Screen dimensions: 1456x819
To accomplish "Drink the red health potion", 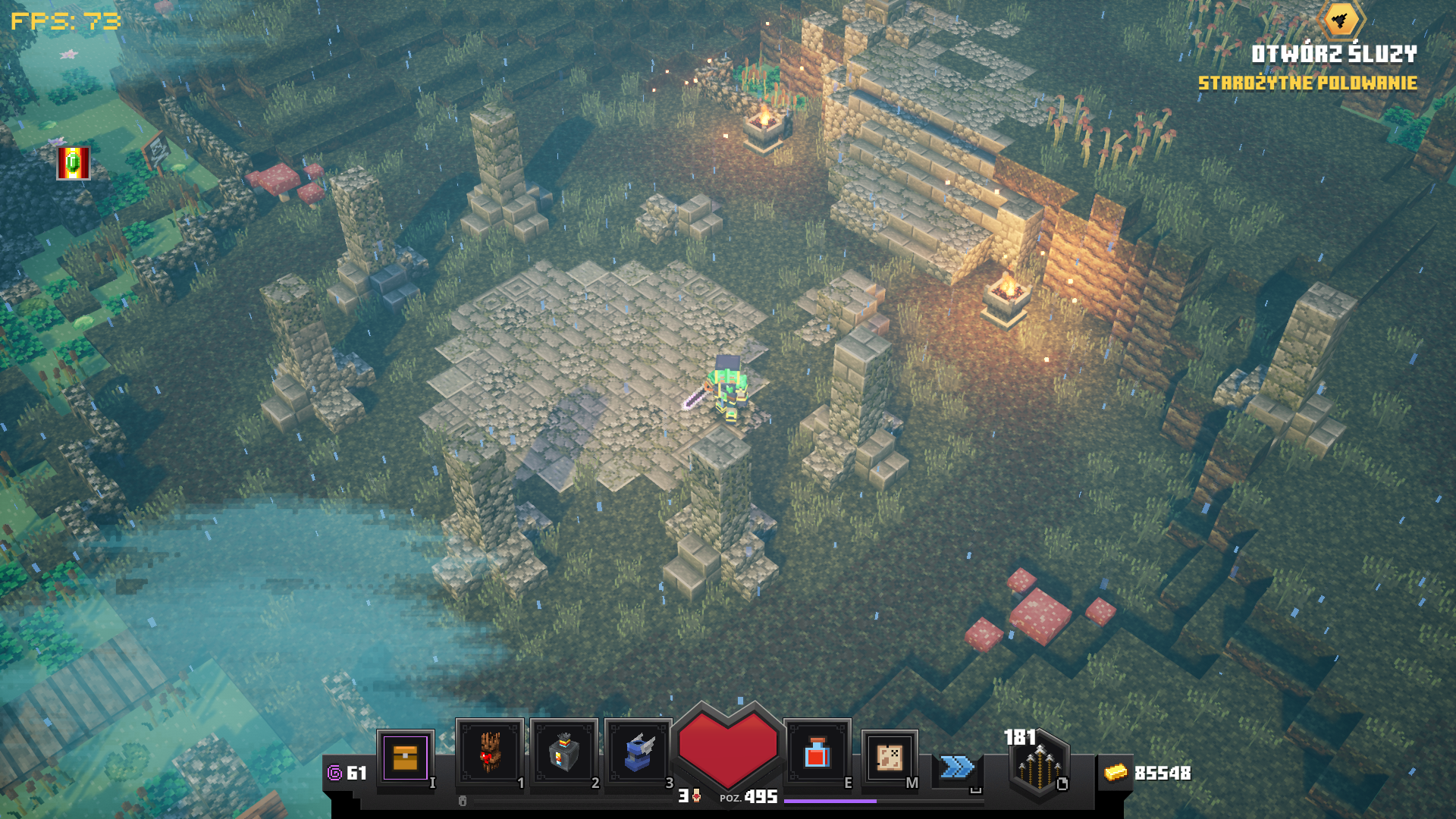I will [x=817, y=753].
